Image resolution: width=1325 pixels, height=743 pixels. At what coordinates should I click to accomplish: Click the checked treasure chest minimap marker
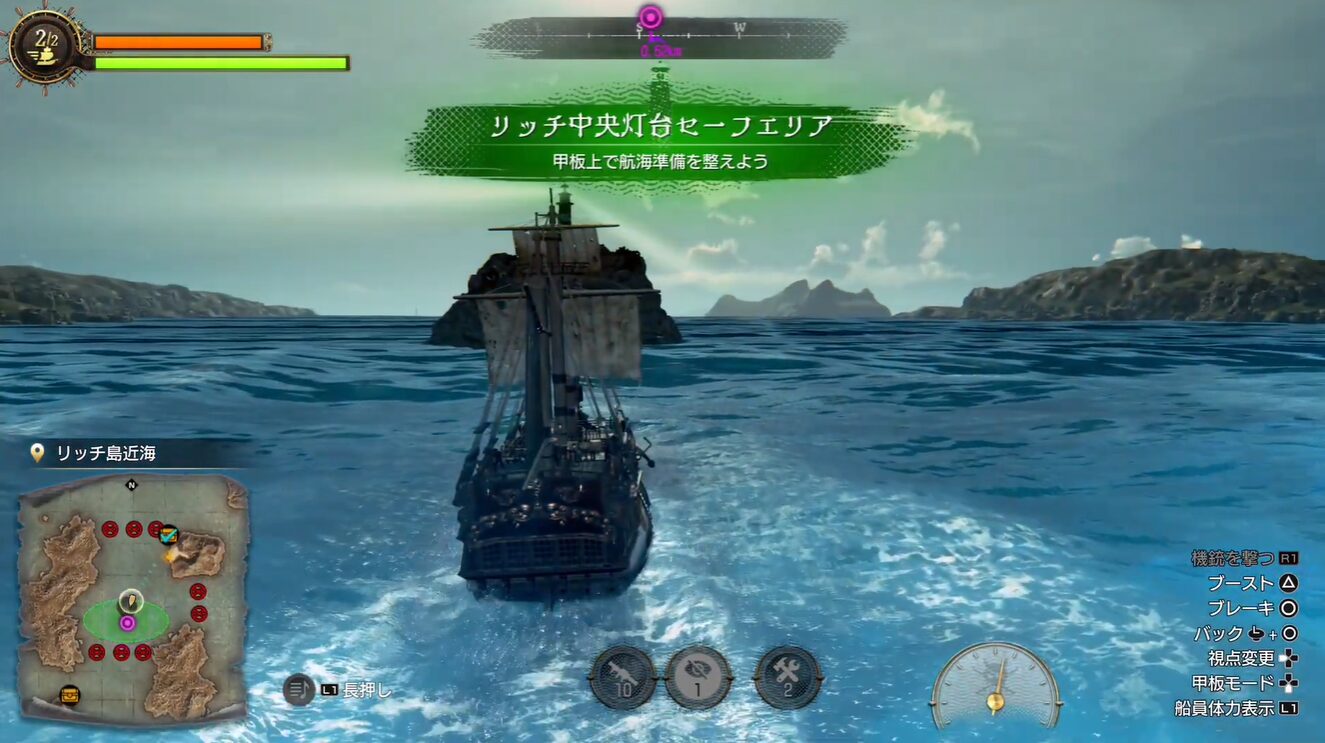click(x=168, y=535)
